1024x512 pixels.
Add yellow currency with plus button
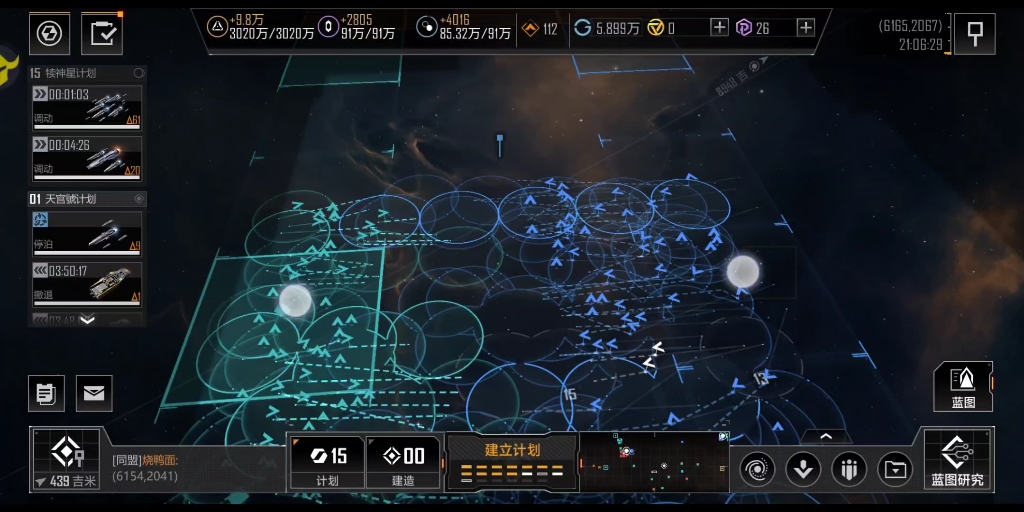click(x=719, y=28)
